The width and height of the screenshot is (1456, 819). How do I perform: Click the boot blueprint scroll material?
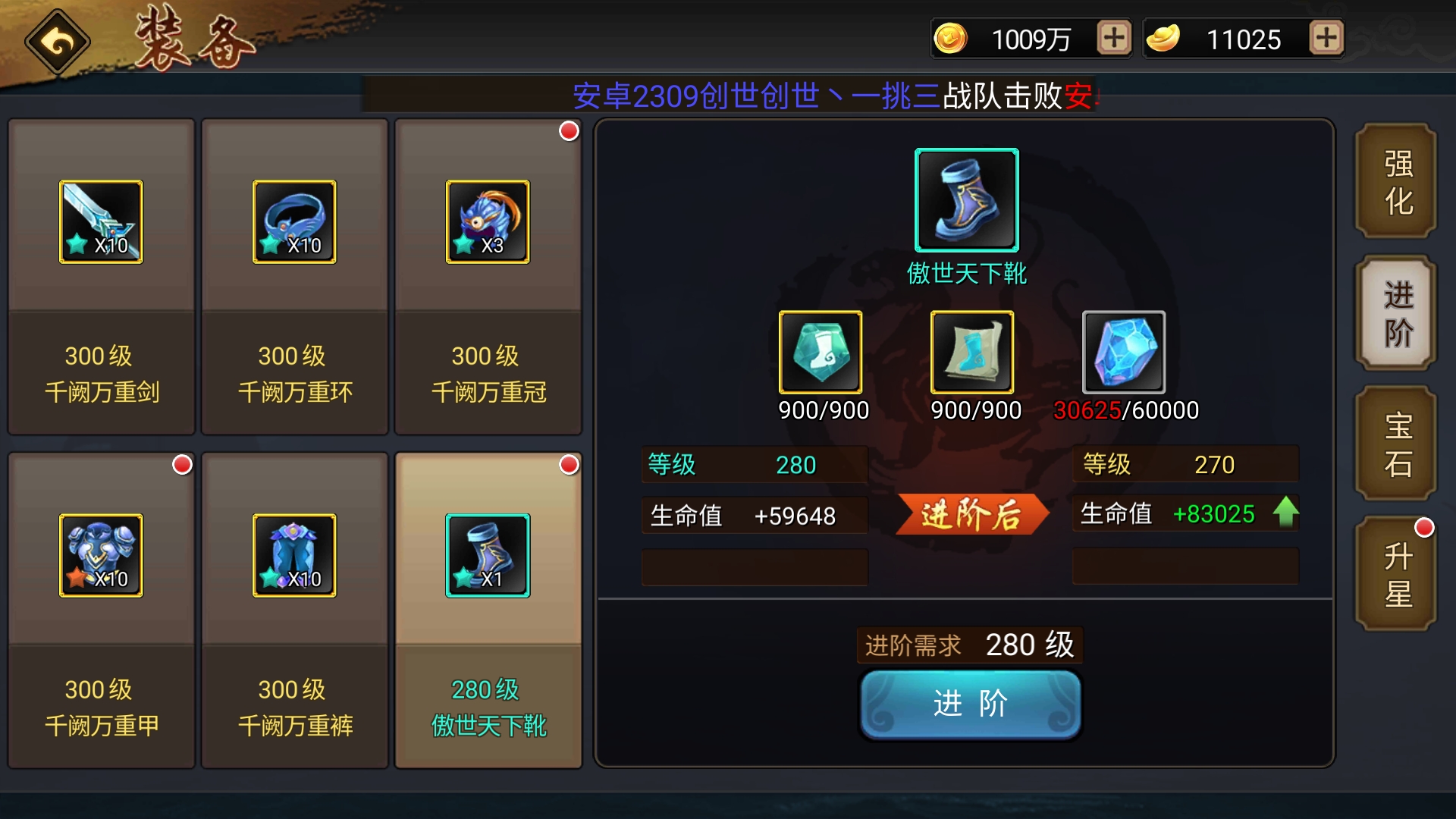click(974, 351)
